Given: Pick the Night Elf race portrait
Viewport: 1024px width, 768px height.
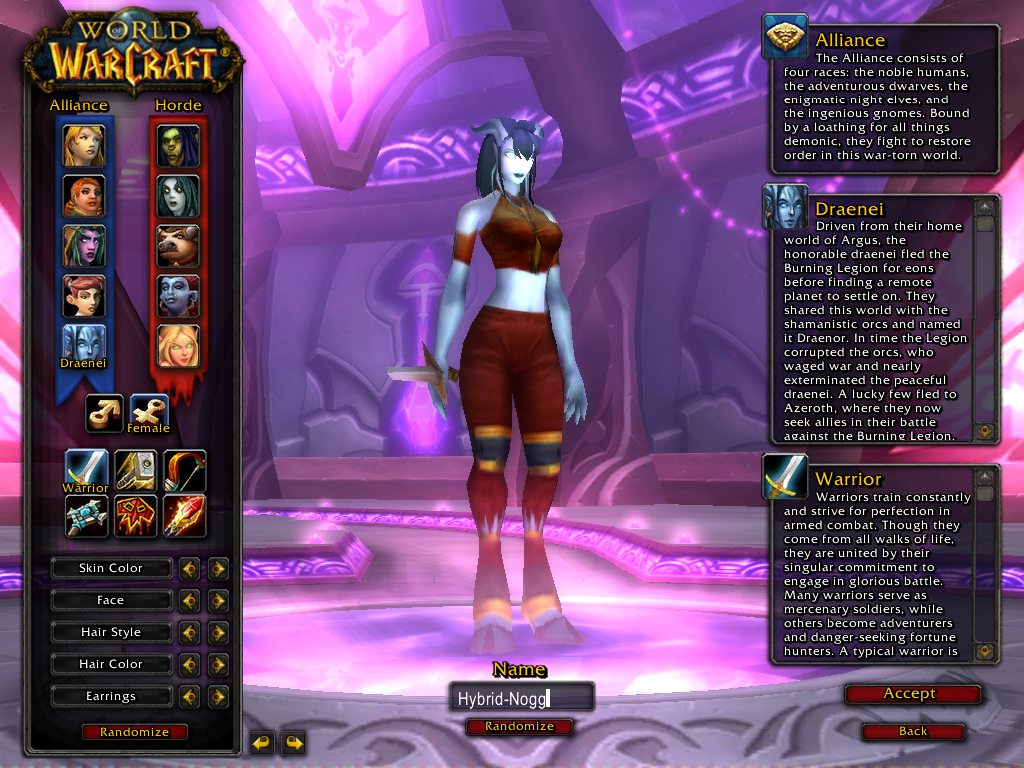Looking at the screenshot, I should (85, 246).
